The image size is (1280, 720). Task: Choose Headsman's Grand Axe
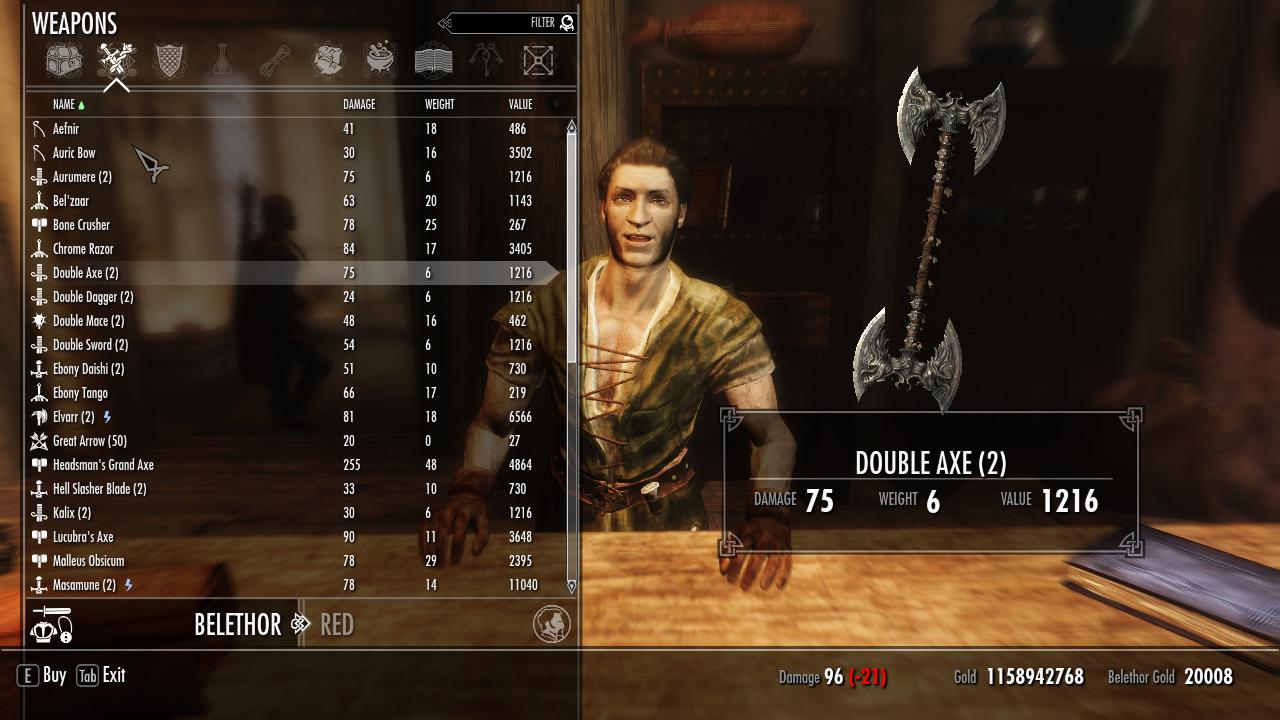pyautogui.click(x=103, y=465)
